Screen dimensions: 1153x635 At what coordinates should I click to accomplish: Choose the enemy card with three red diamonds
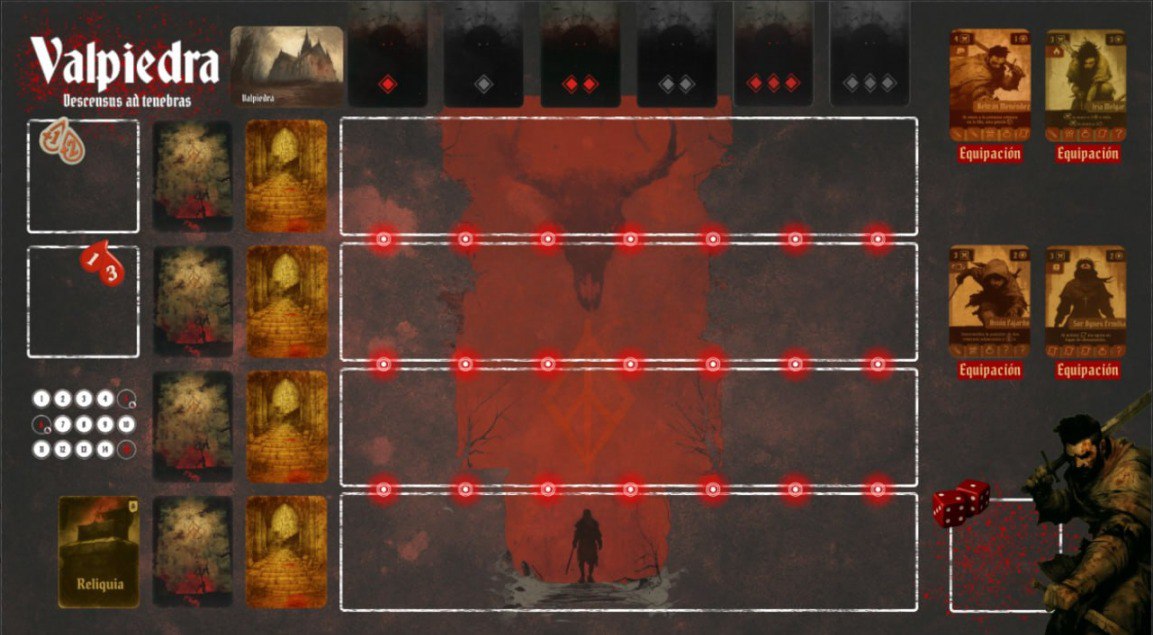[x=772, y=54]
